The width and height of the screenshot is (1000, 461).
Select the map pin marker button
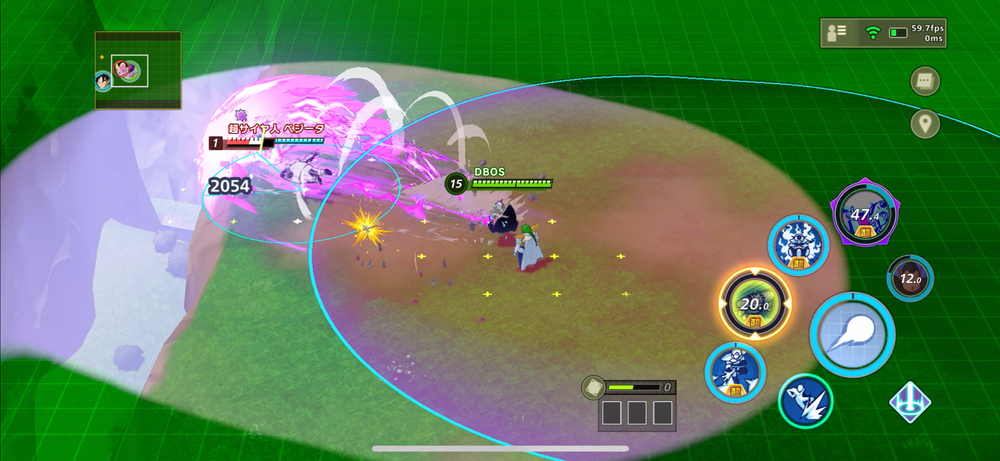click(x=925, y=124)
